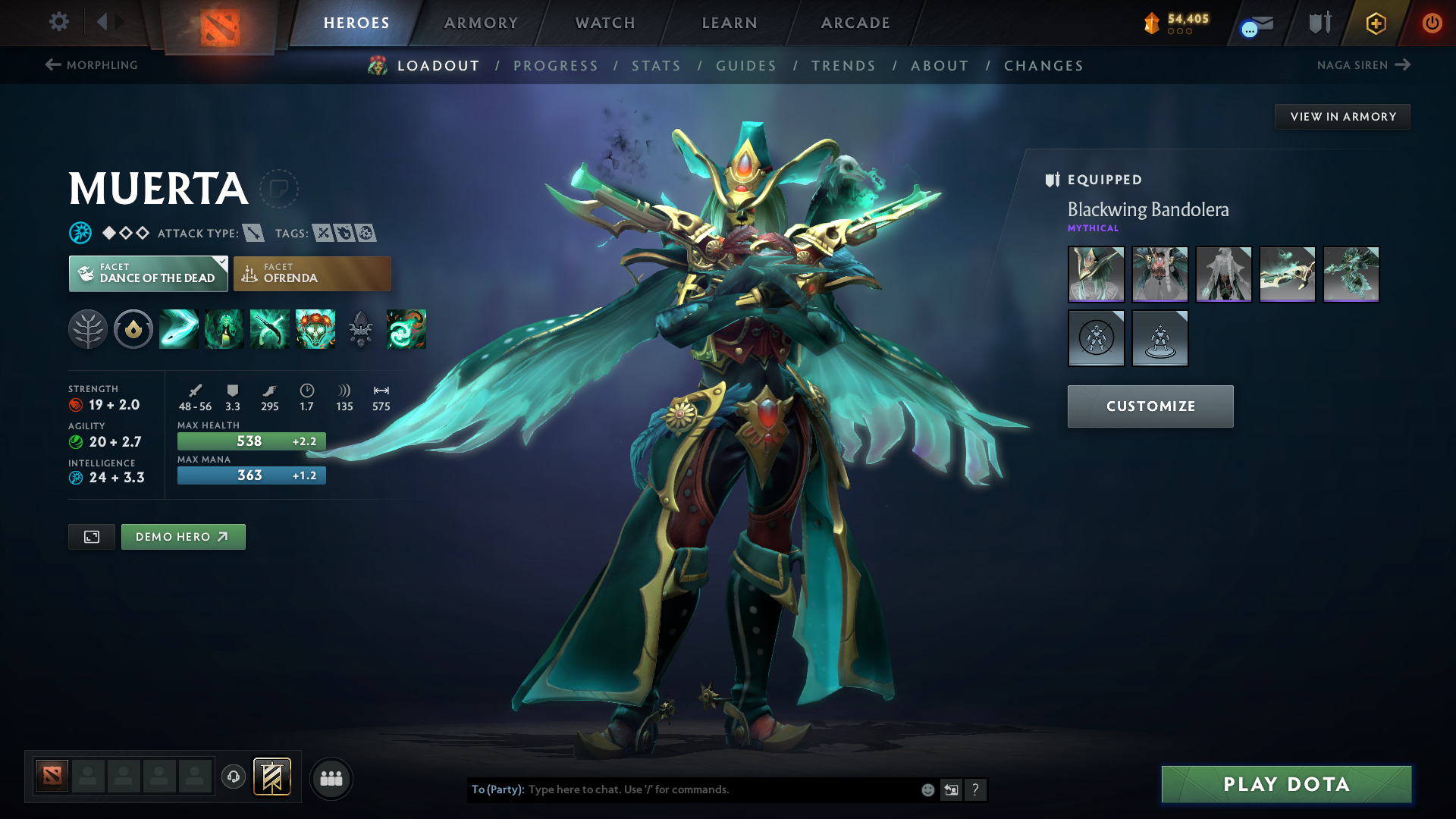View the Gunslinger ability icon
The height and width of the screenshot is (819, 1456).
tap(269, 329)
